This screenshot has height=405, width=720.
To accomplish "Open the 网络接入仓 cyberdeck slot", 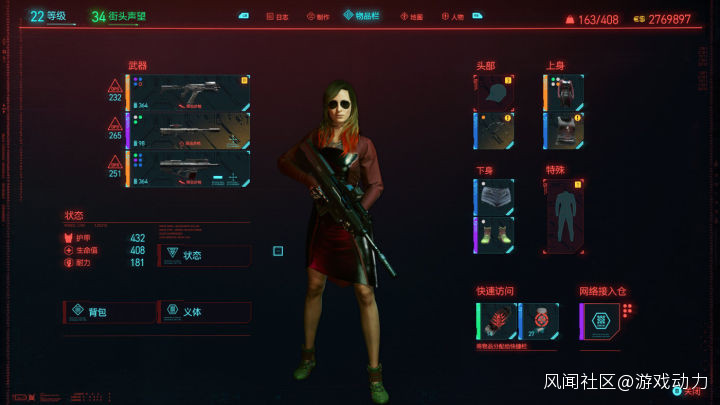I will (600, 321).
